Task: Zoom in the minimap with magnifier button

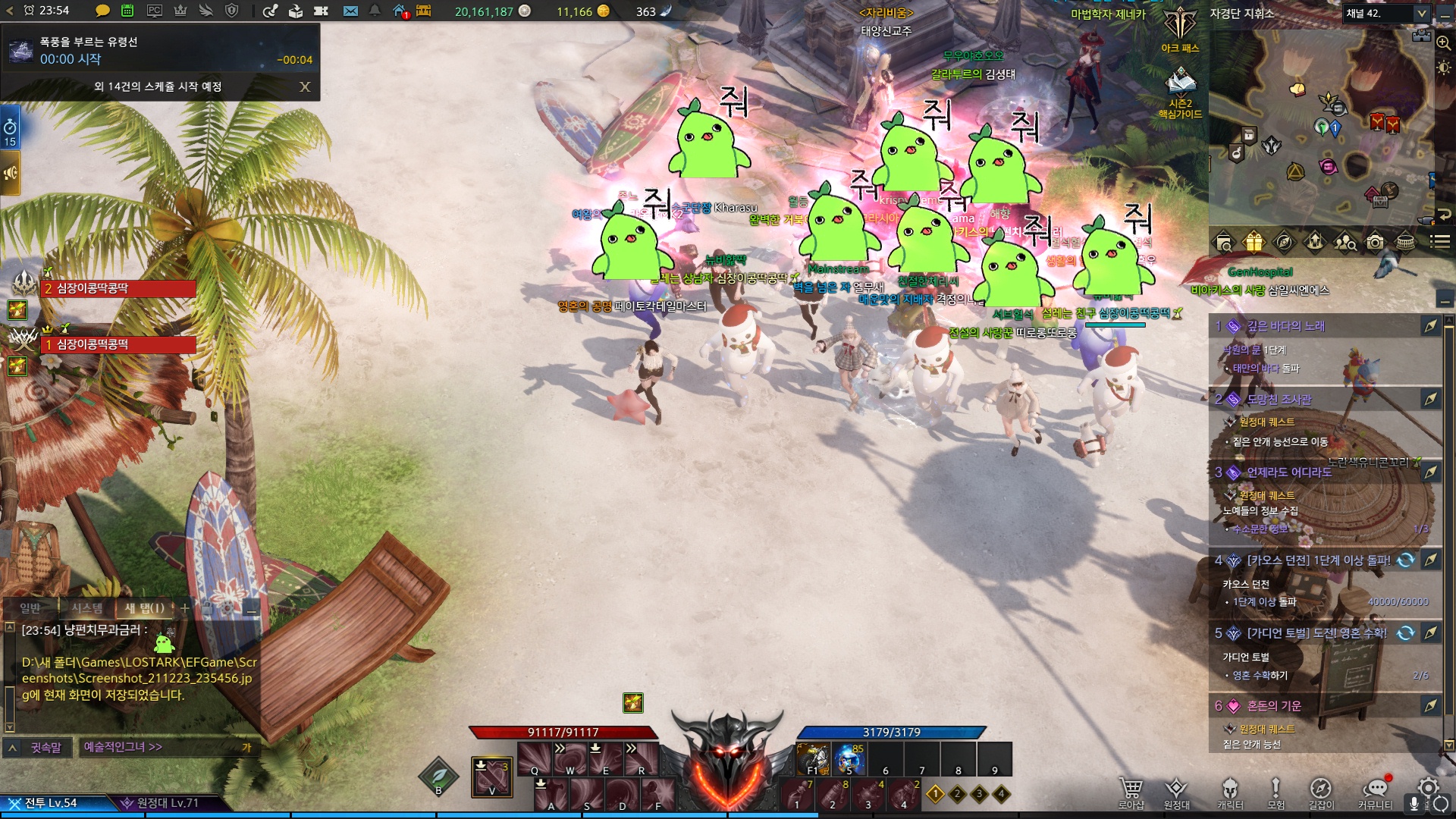Action: click(x=1444, y=42)
